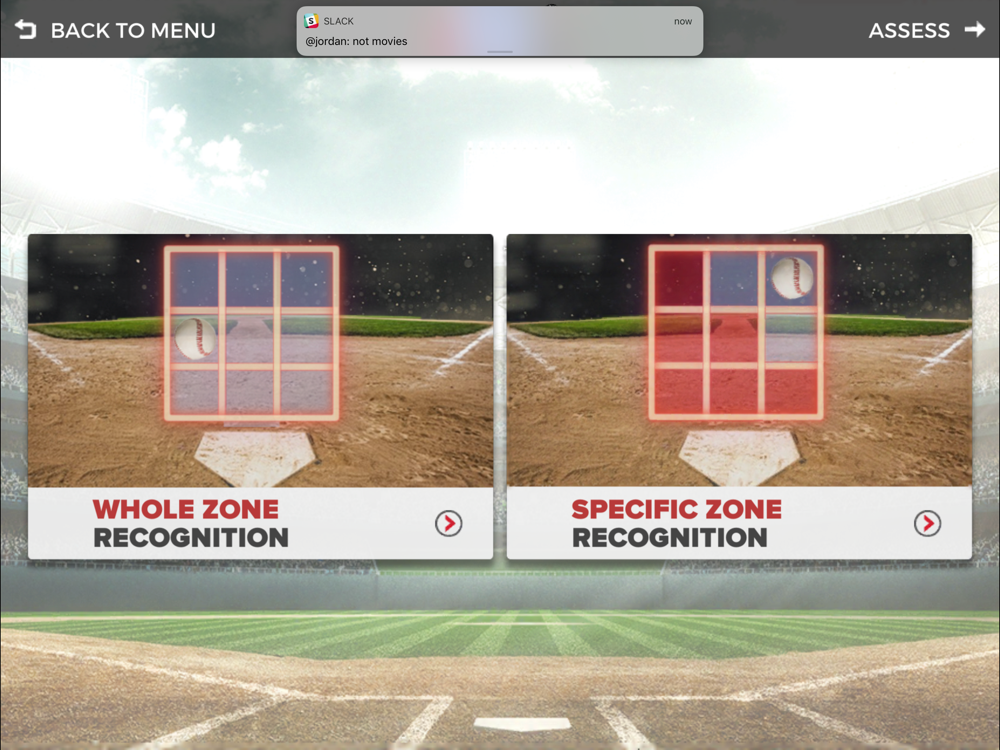Tap the Specific Zone strike grid thumbnail
The width and height of the screenshot is (1000, 750).
(x=736, y=333)
